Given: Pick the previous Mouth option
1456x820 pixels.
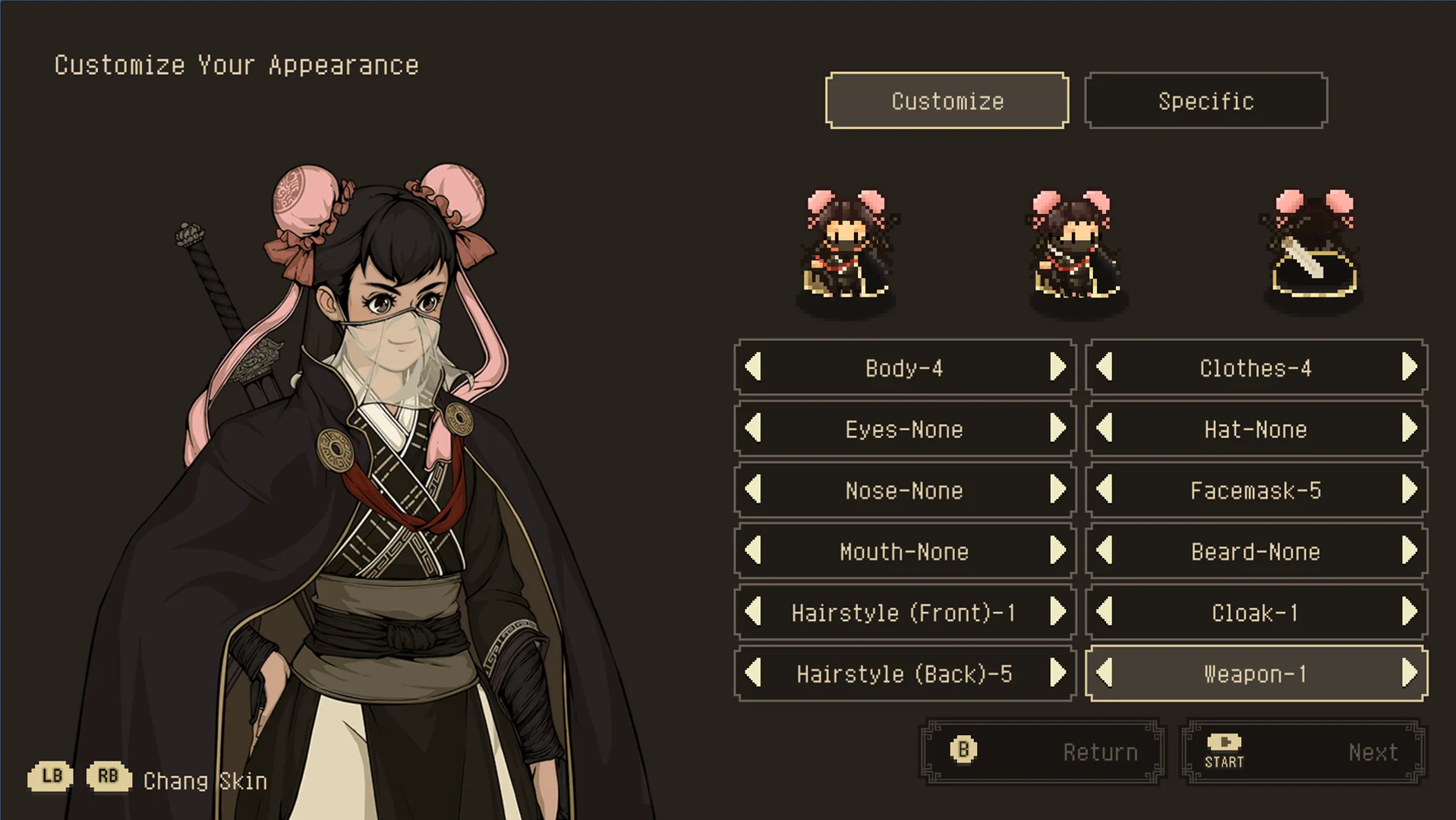Looking at the screenshot, I should 753,551.
